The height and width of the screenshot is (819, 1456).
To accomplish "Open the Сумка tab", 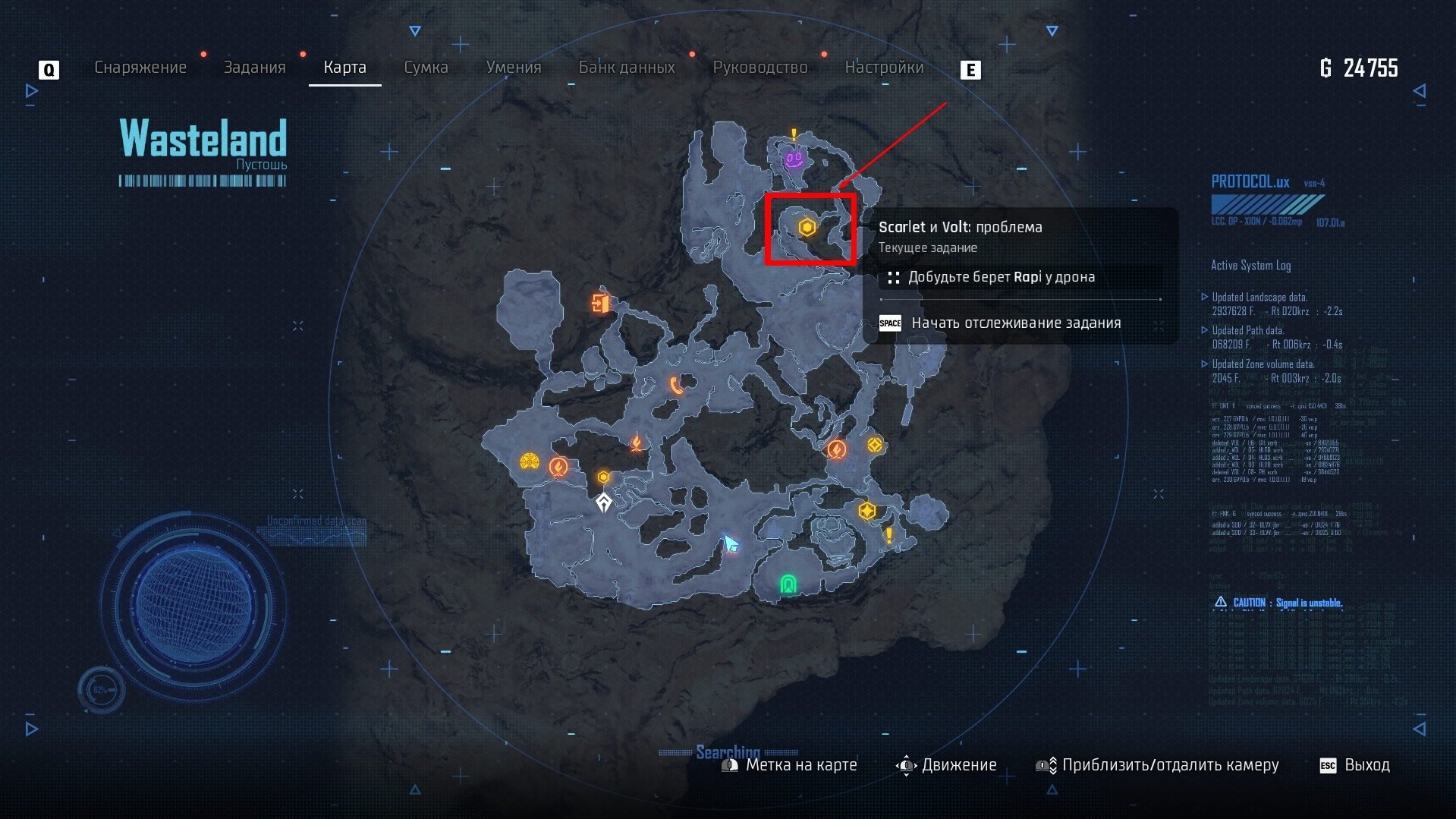I will [x=426, y=68].
